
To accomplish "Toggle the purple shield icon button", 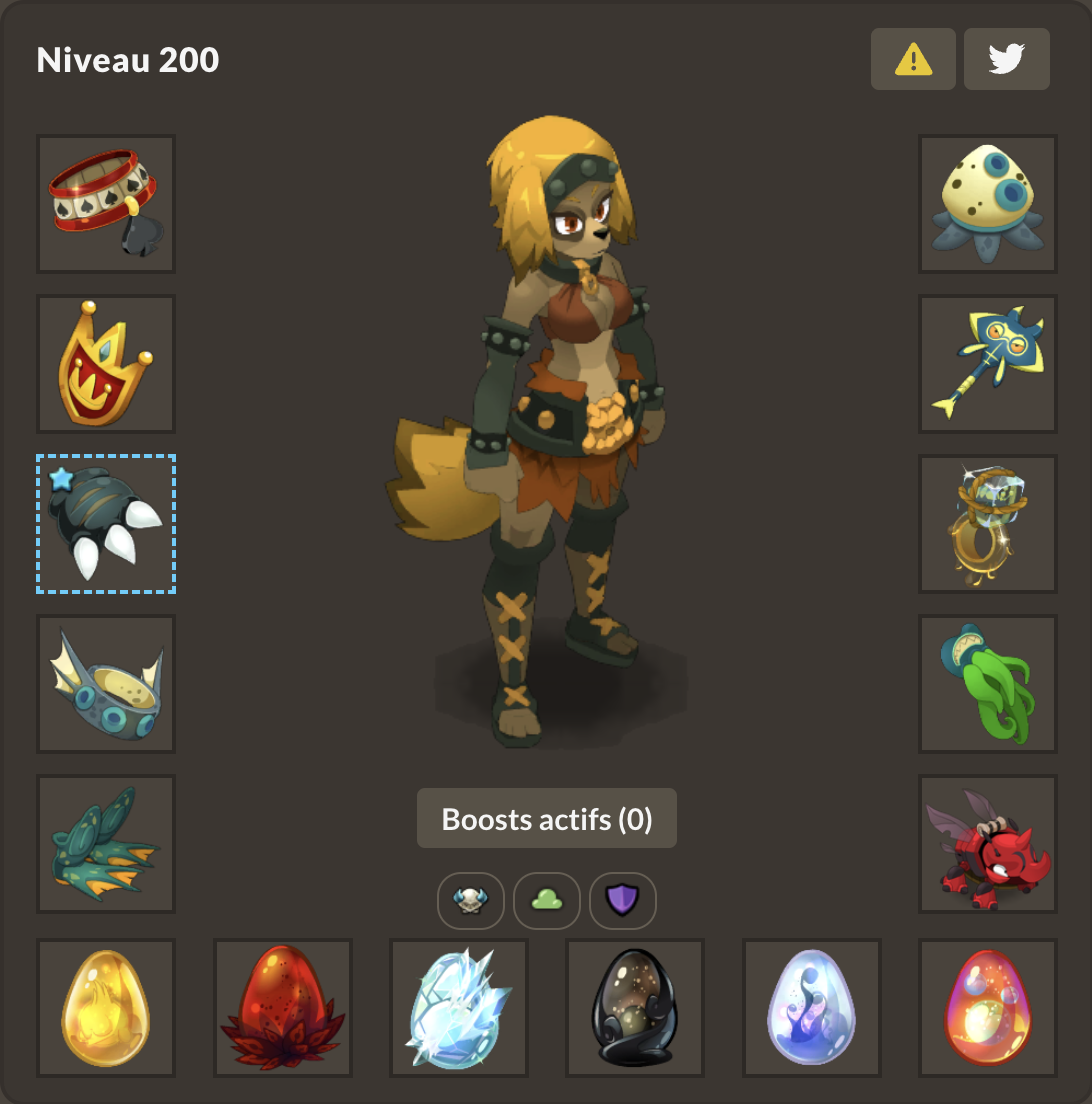I will pyautogui.click(x=623, y=901).
